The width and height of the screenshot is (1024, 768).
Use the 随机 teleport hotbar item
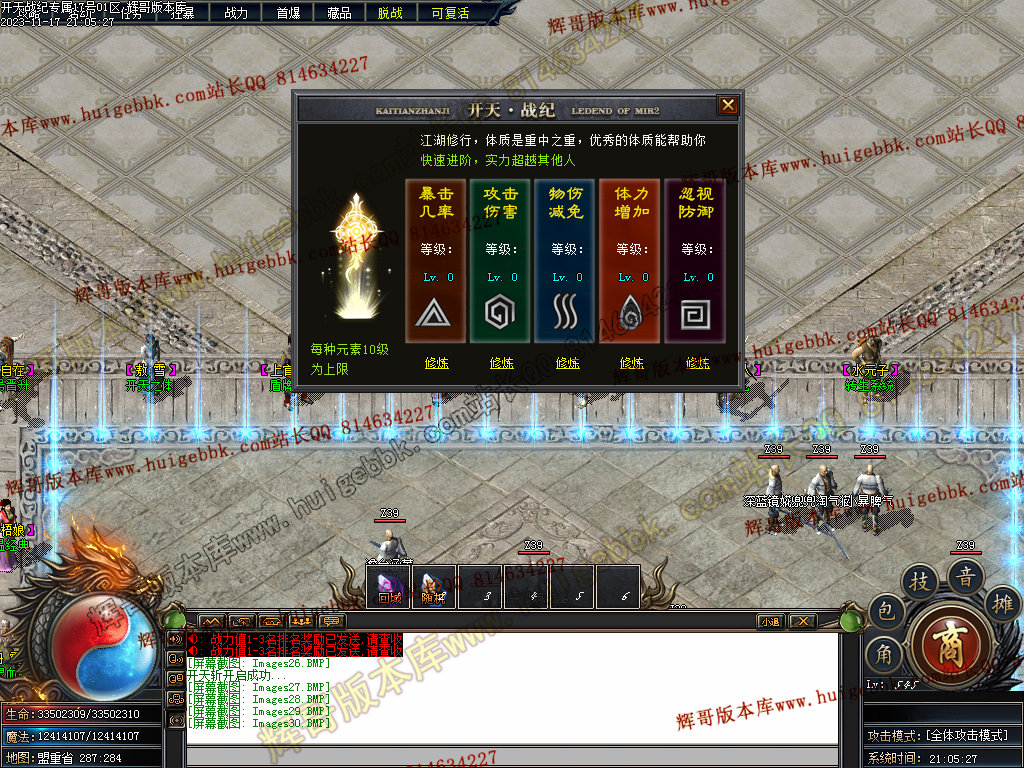pos(433,587)
